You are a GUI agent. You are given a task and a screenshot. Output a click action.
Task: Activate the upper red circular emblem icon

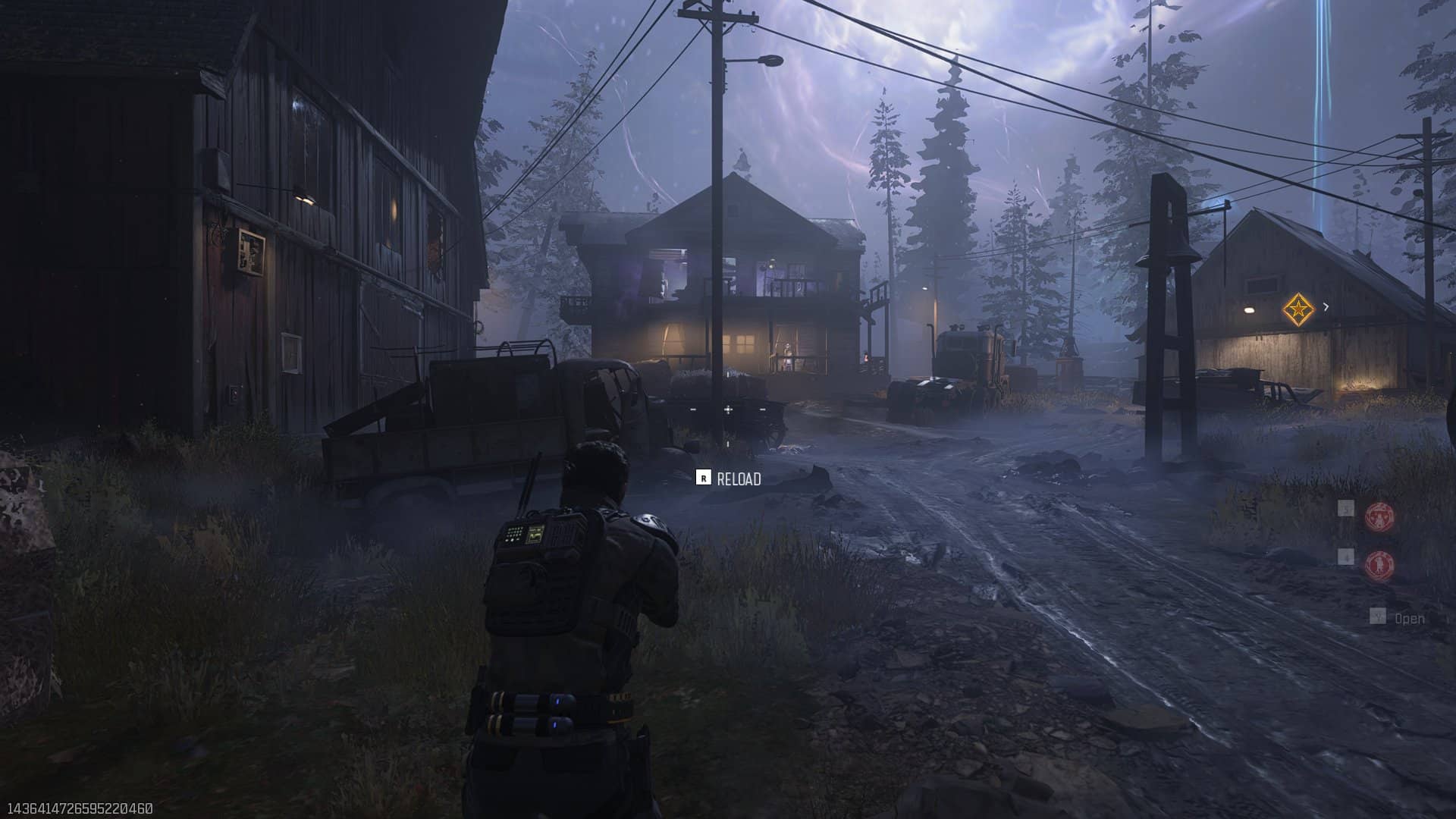coord(1379,516)
